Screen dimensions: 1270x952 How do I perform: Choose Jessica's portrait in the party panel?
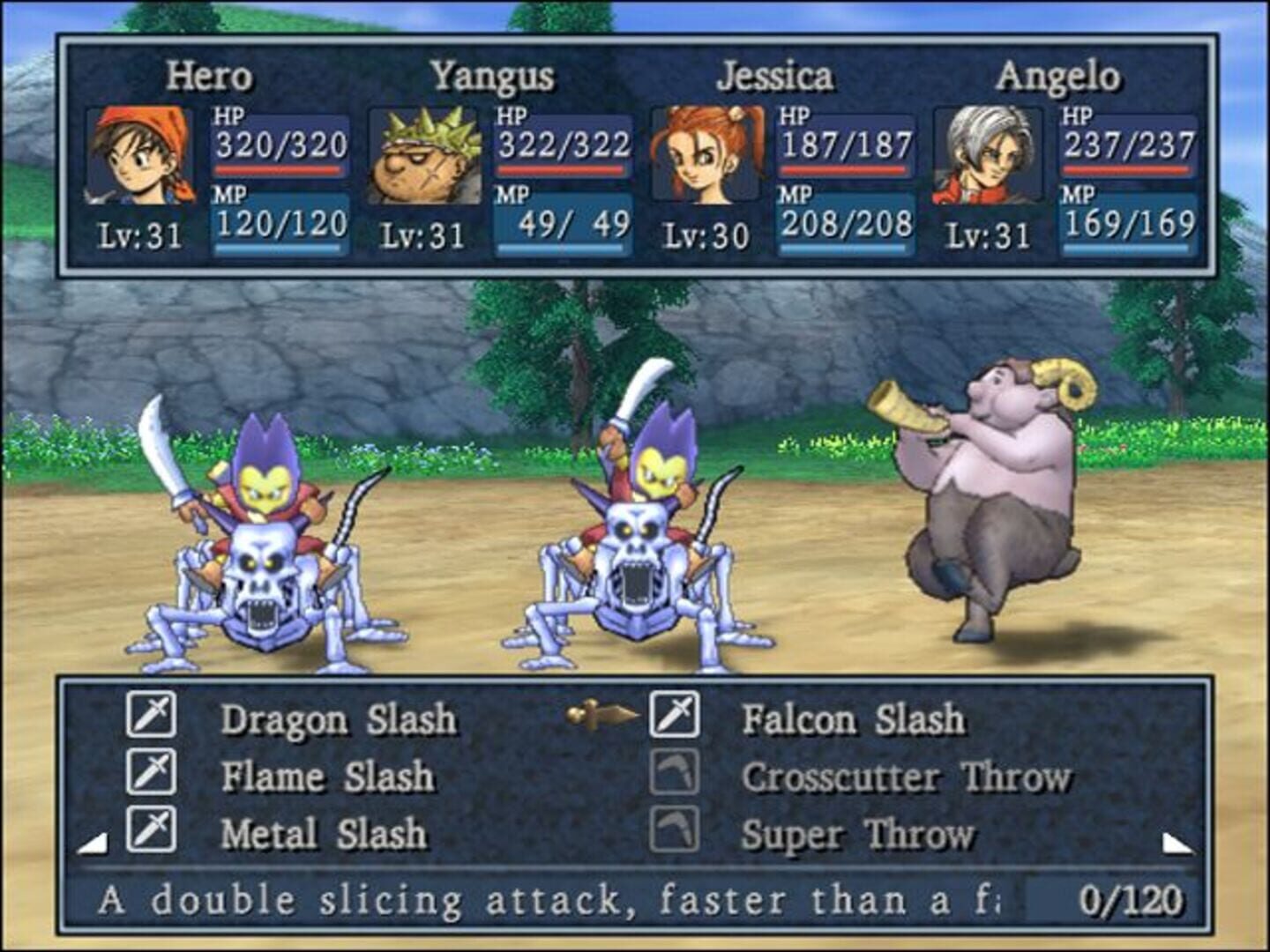coord(706,156)
